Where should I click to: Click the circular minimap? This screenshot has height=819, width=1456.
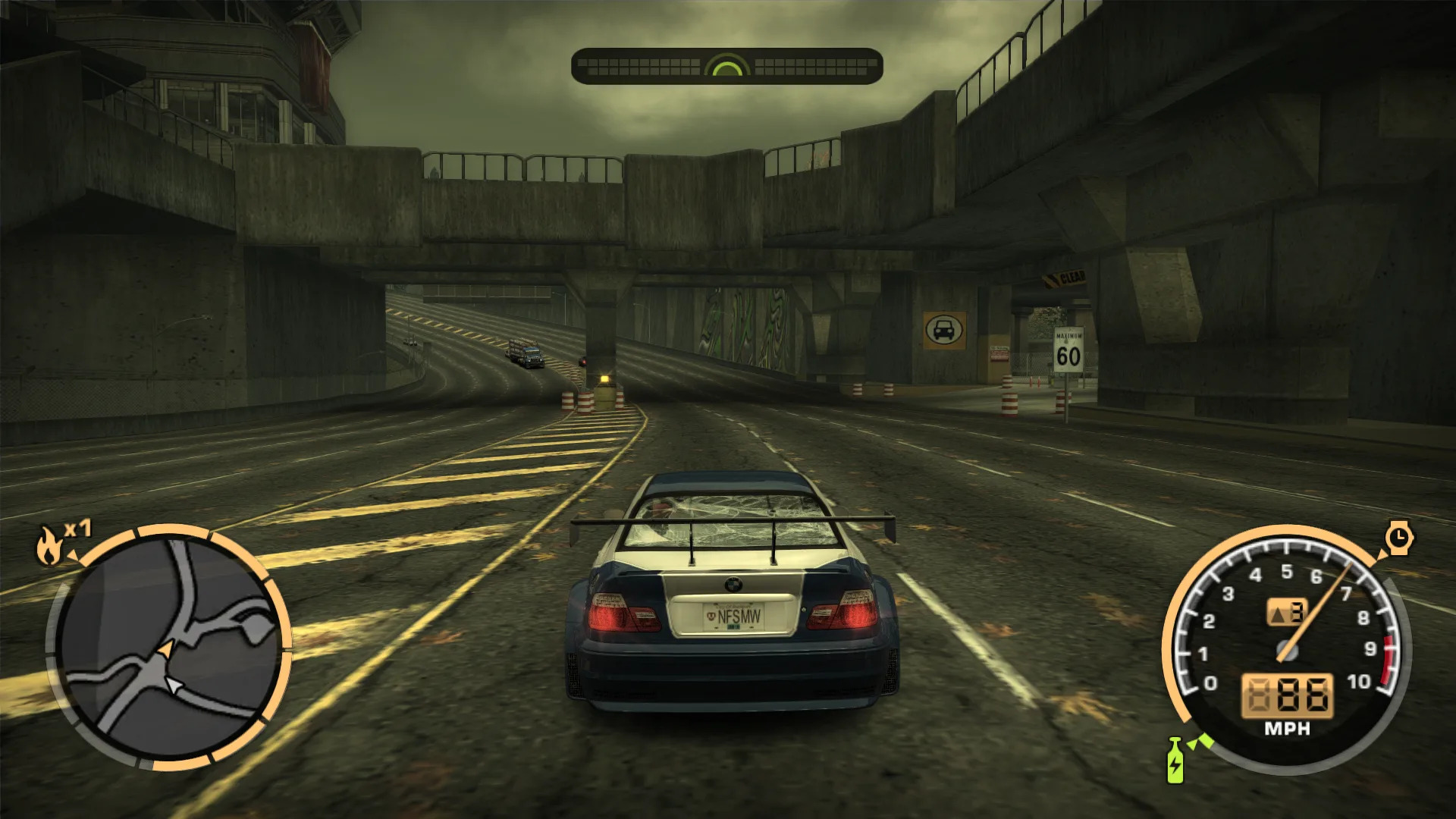point(168,648)
